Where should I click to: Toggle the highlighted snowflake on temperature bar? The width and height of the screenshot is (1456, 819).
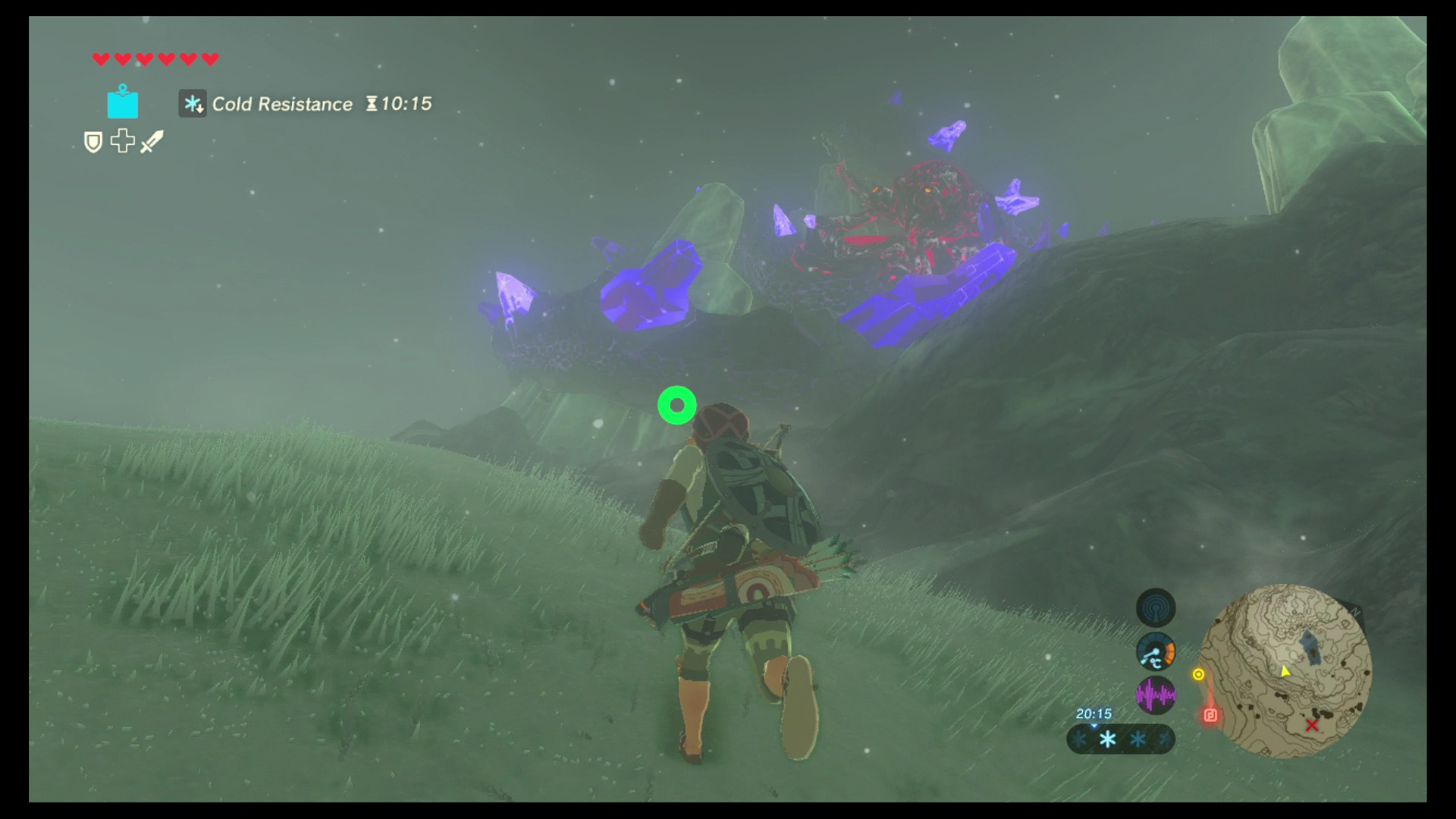pos(1108,738)
